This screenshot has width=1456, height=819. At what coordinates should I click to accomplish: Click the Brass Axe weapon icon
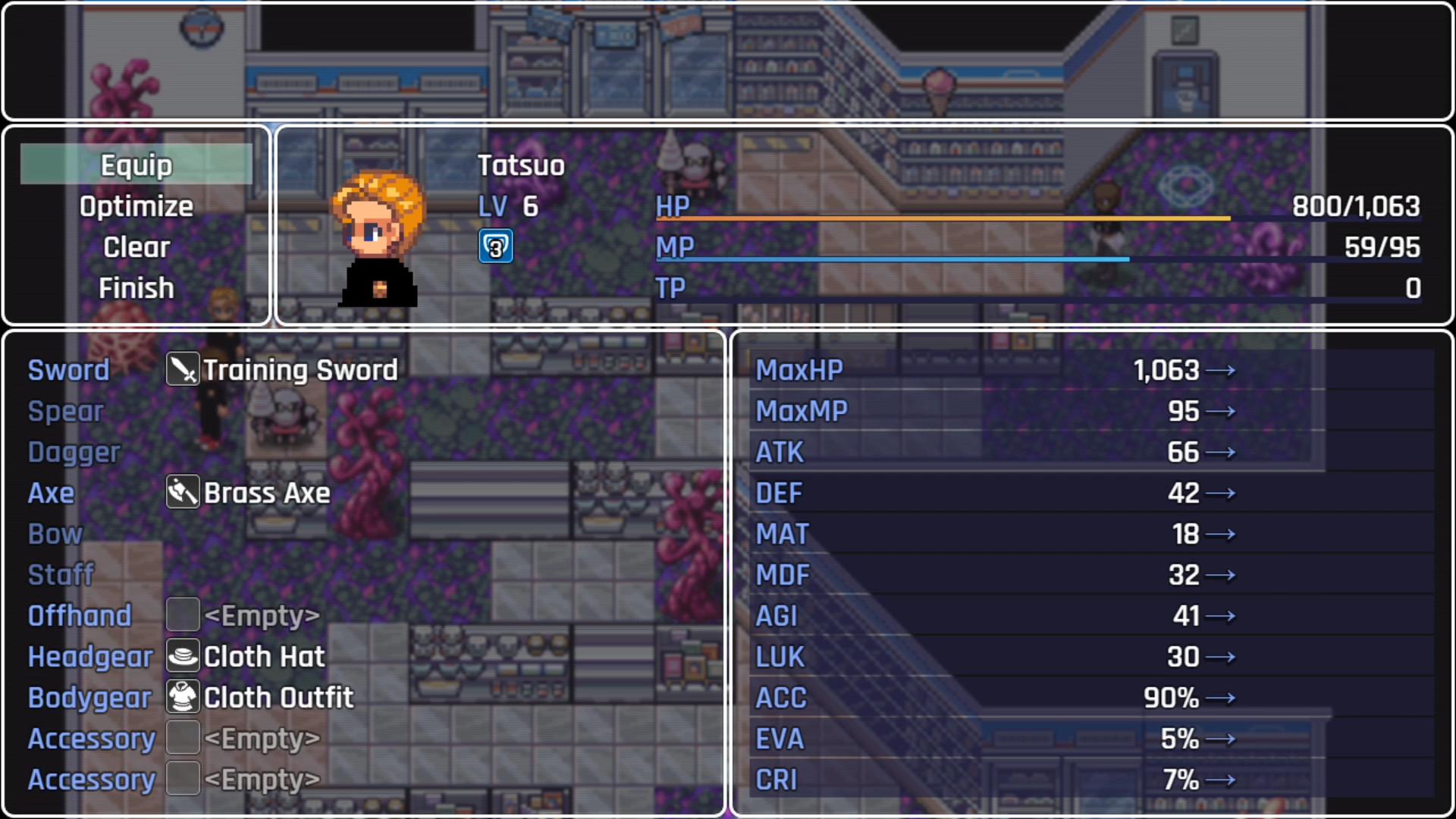tap(182, 492)
